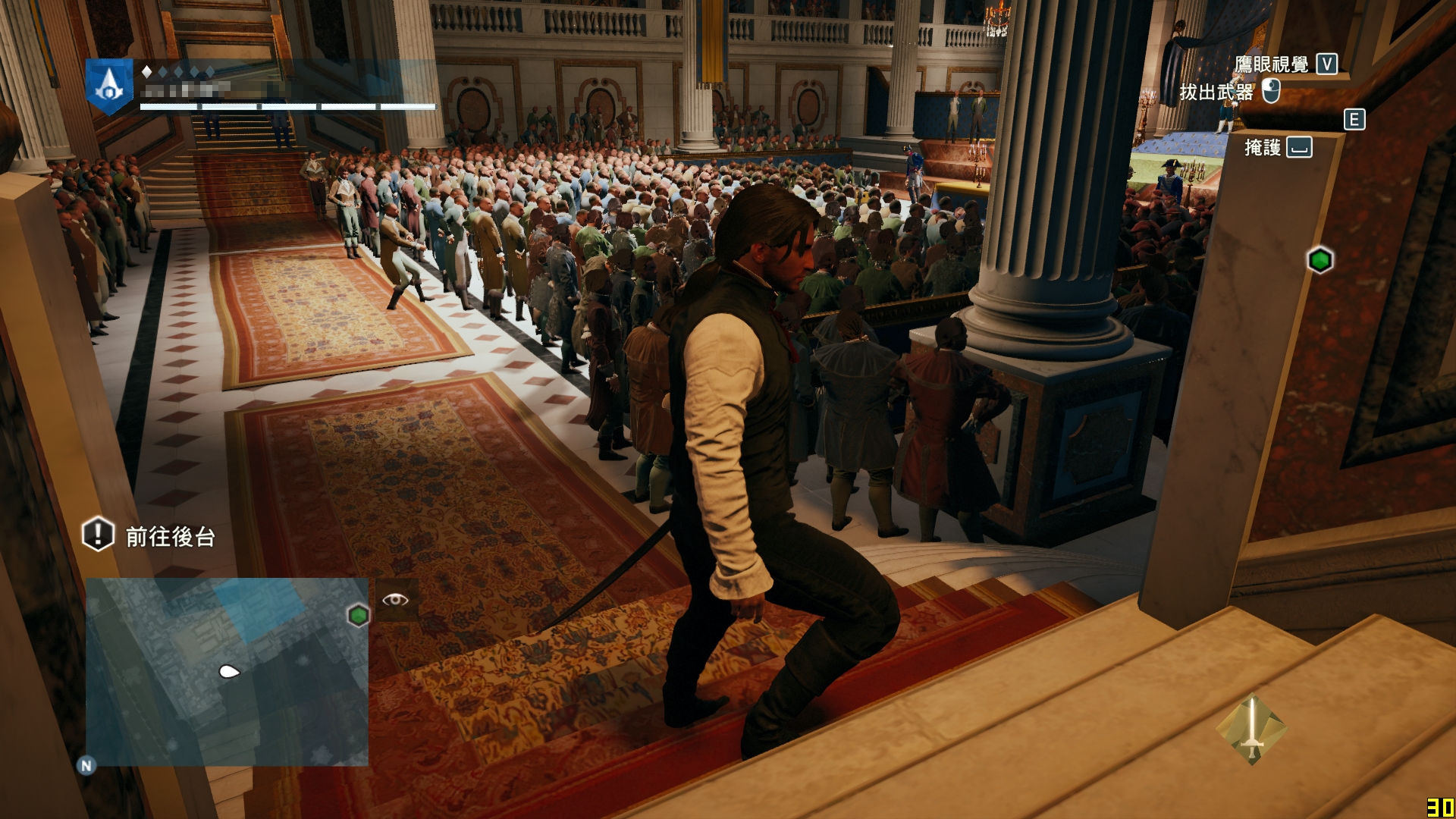The height and width of the screenshot is (819, 1456).
Task: Open the objective tracker exclamation icon
Action: [x=98, y=535]
